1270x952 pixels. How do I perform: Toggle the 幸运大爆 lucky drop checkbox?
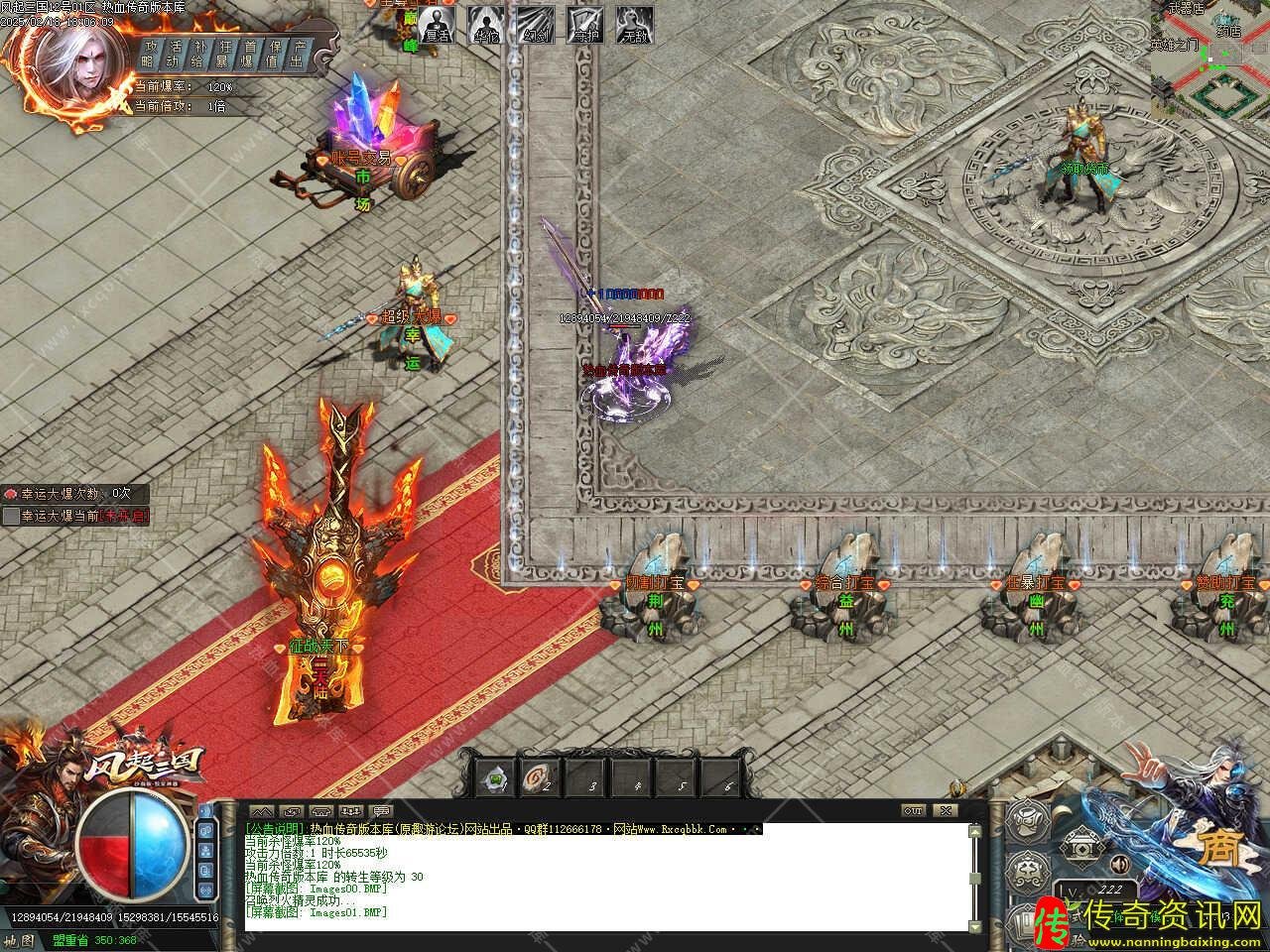[11, 516]
